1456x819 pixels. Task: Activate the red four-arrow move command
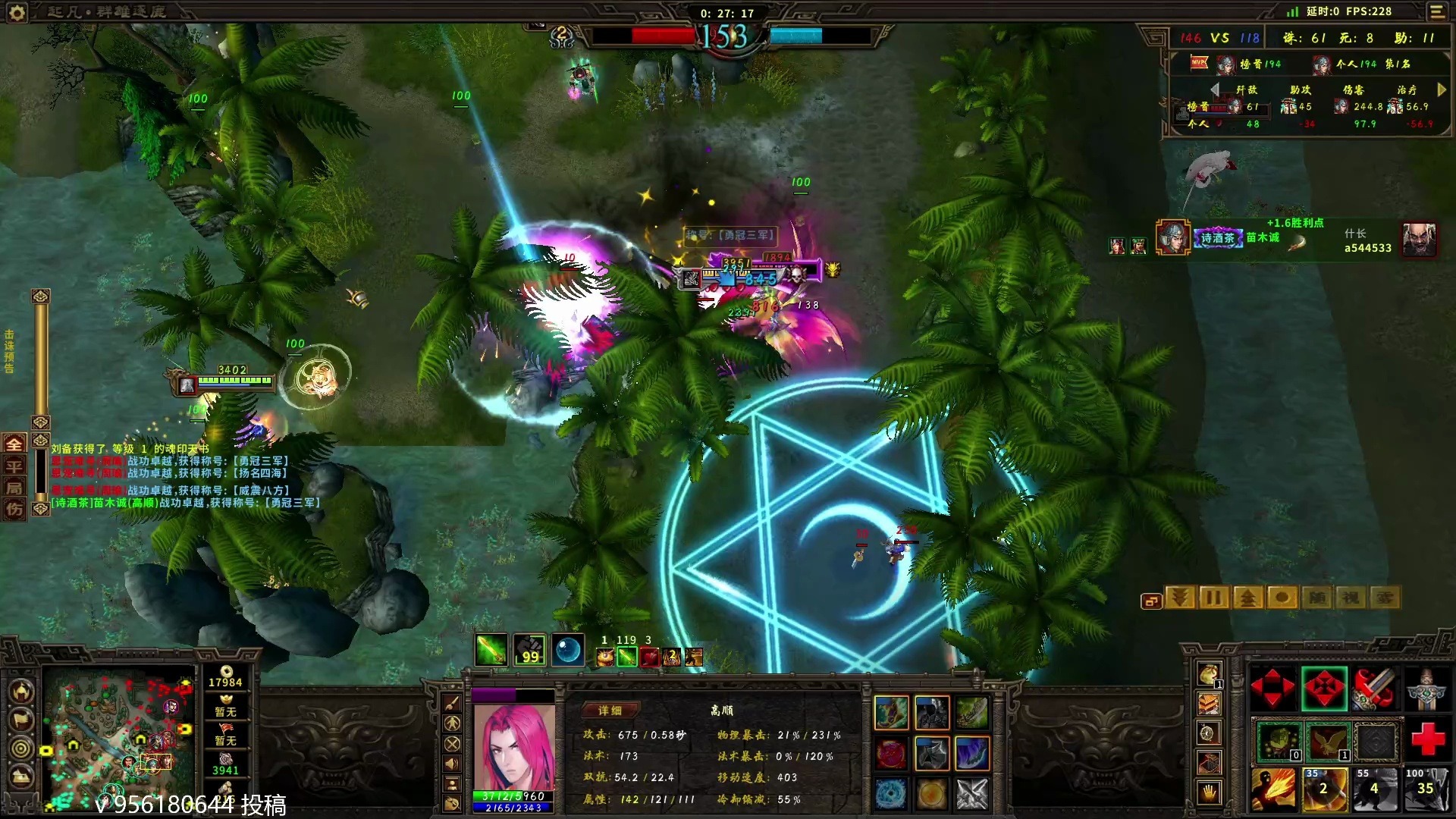tap(1272, 689)
